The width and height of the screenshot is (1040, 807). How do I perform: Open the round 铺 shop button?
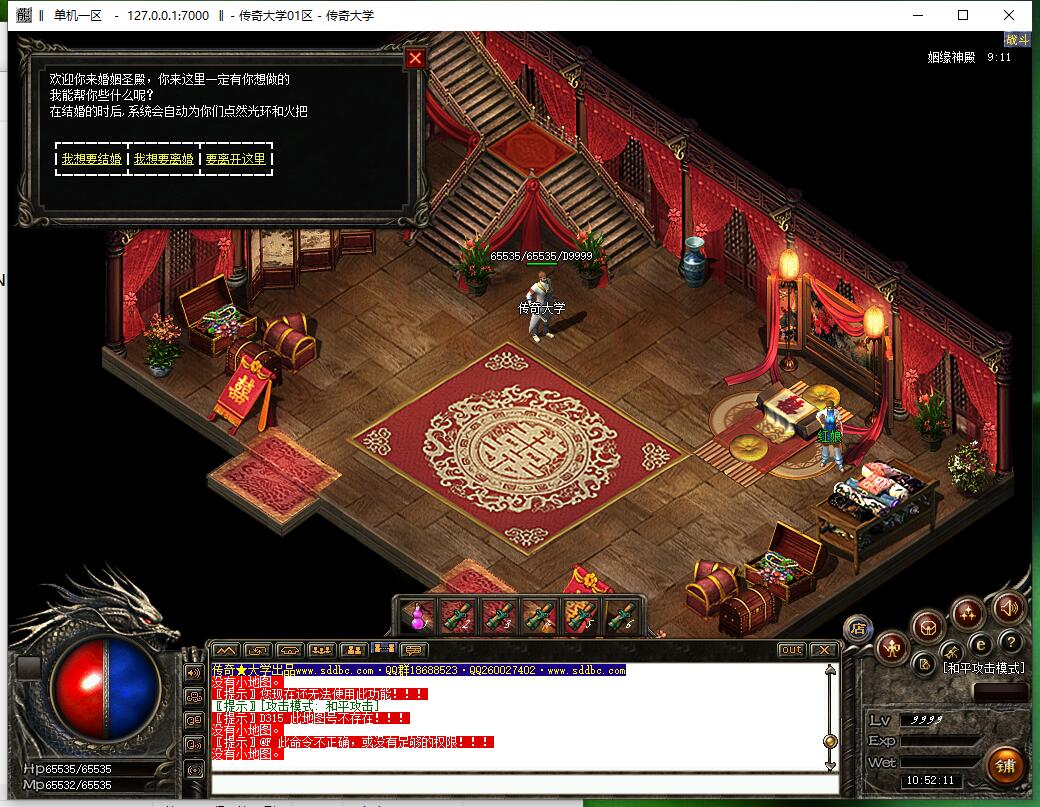pos(1006,766)
